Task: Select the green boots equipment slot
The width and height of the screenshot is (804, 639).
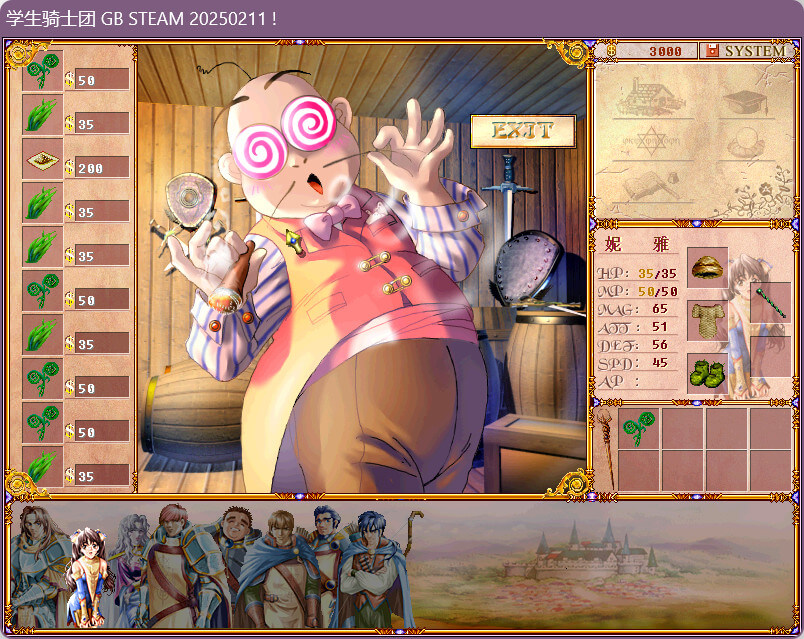Action: click(x=707, y=372)
